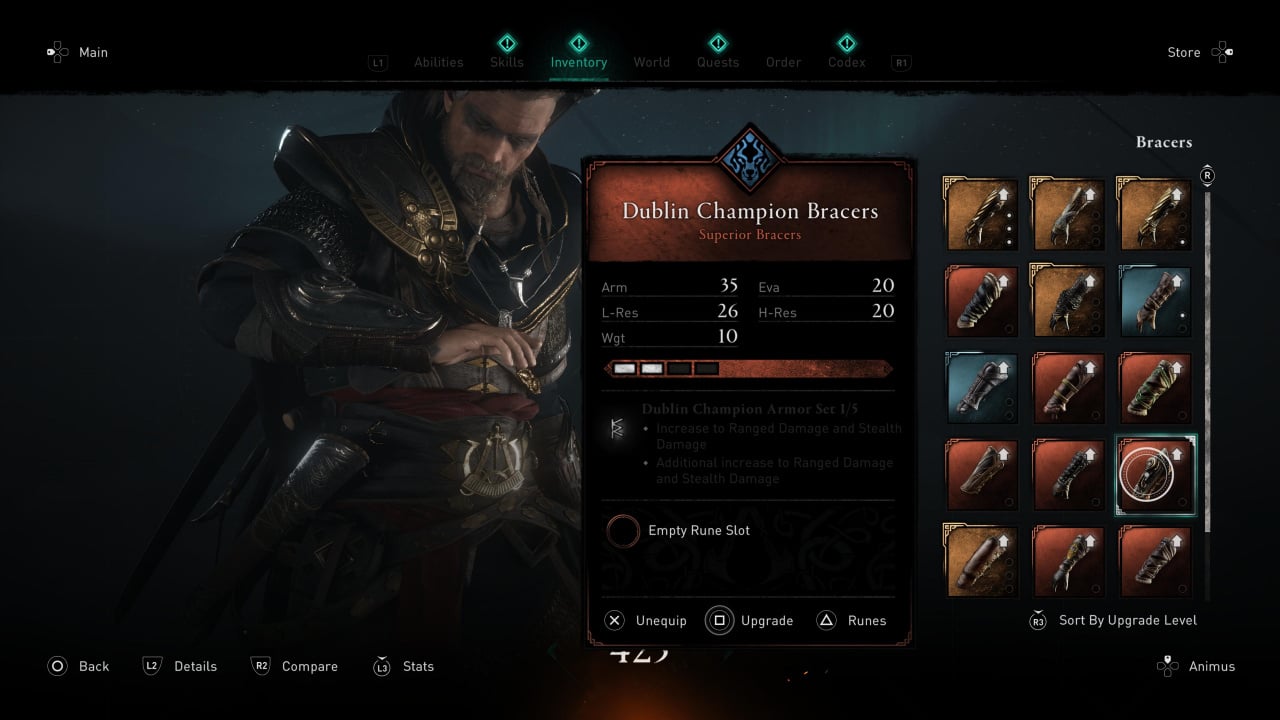Unequip the Dublin Champion Bracers
The width and height of the screenshot is (1280, 720).
(646, 621)
